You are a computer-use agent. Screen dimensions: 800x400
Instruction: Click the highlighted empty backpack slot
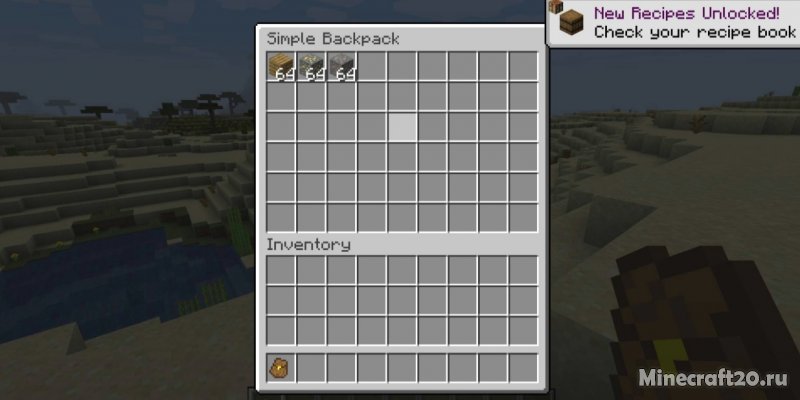tap(403, 127)
